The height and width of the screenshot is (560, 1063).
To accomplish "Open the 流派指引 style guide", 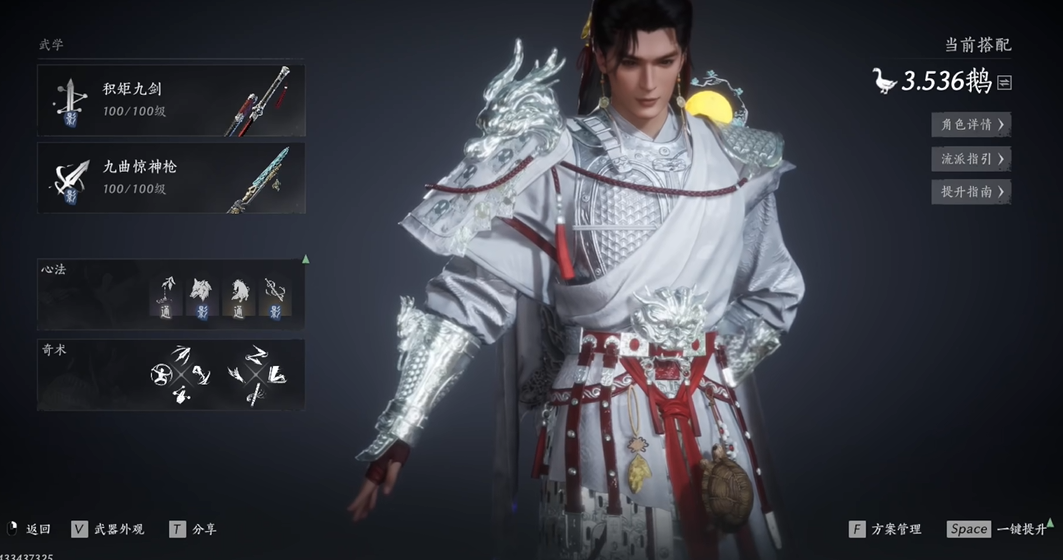I will [970, 158].
